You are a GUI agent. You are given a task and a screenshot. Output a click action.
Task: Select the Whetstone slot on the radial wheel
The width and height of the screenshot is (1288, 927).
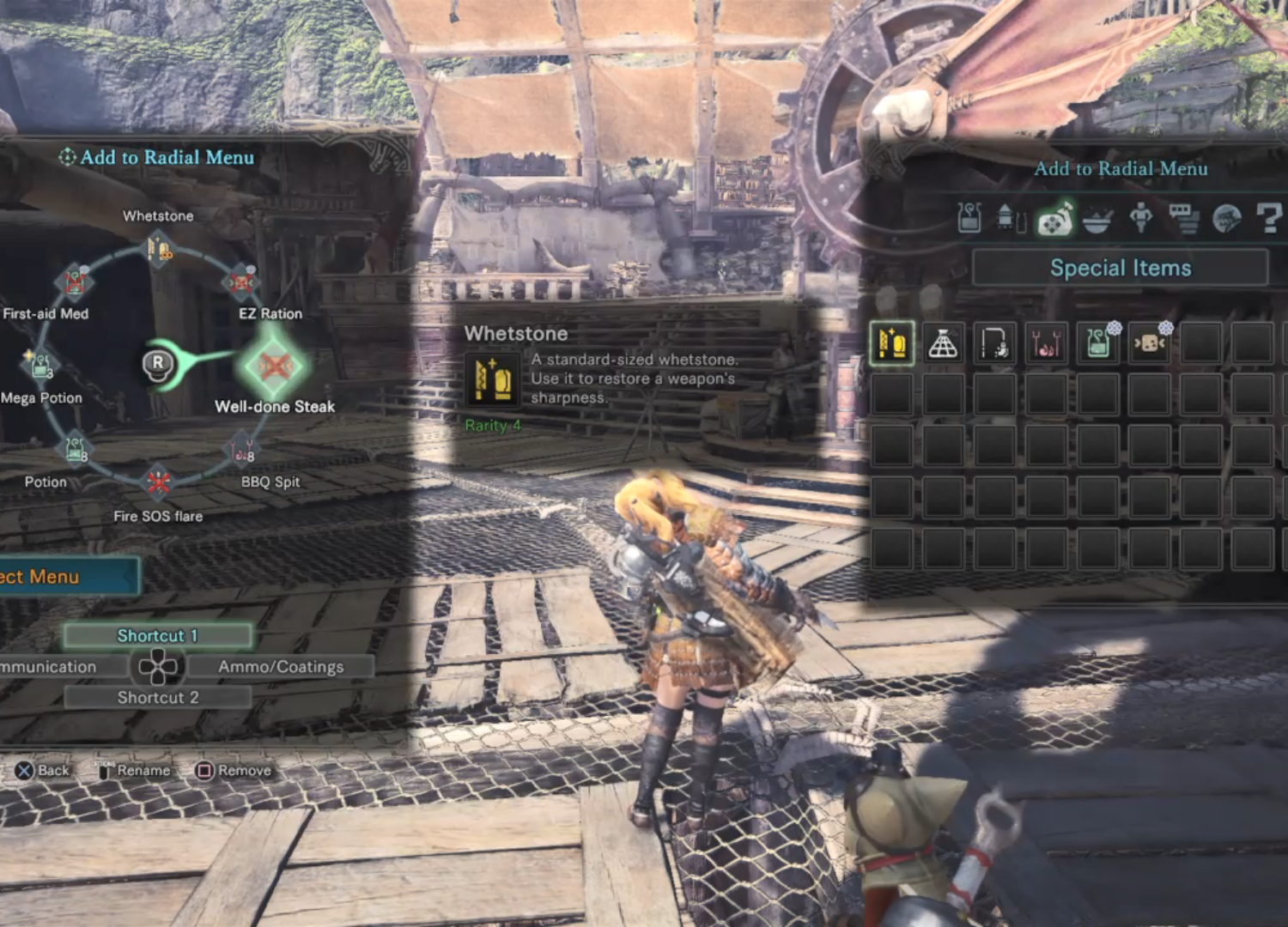tap(159, 250)
